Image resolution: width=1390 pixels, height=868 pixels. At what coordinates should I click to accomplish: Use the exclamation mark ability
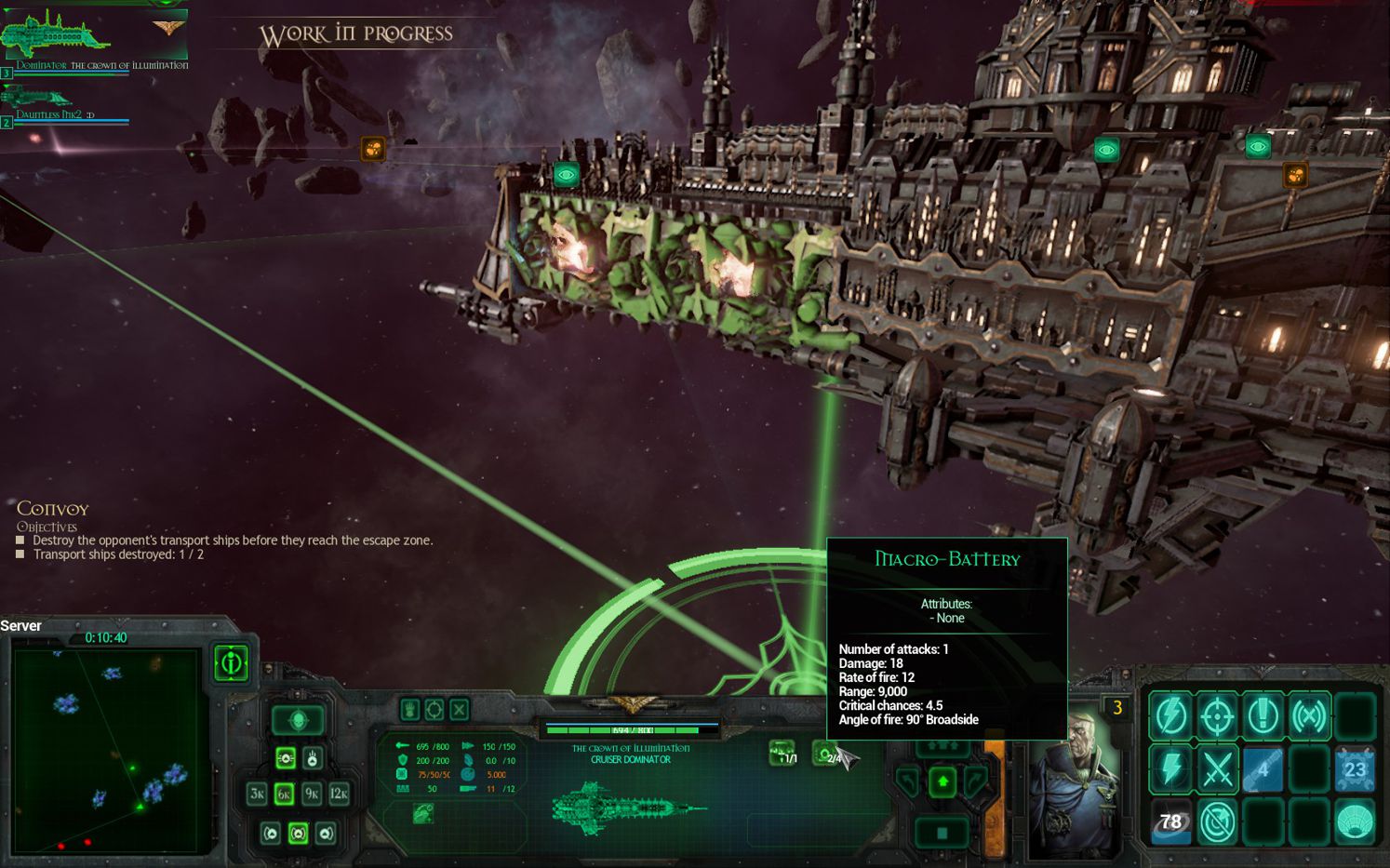(1263, 714)
